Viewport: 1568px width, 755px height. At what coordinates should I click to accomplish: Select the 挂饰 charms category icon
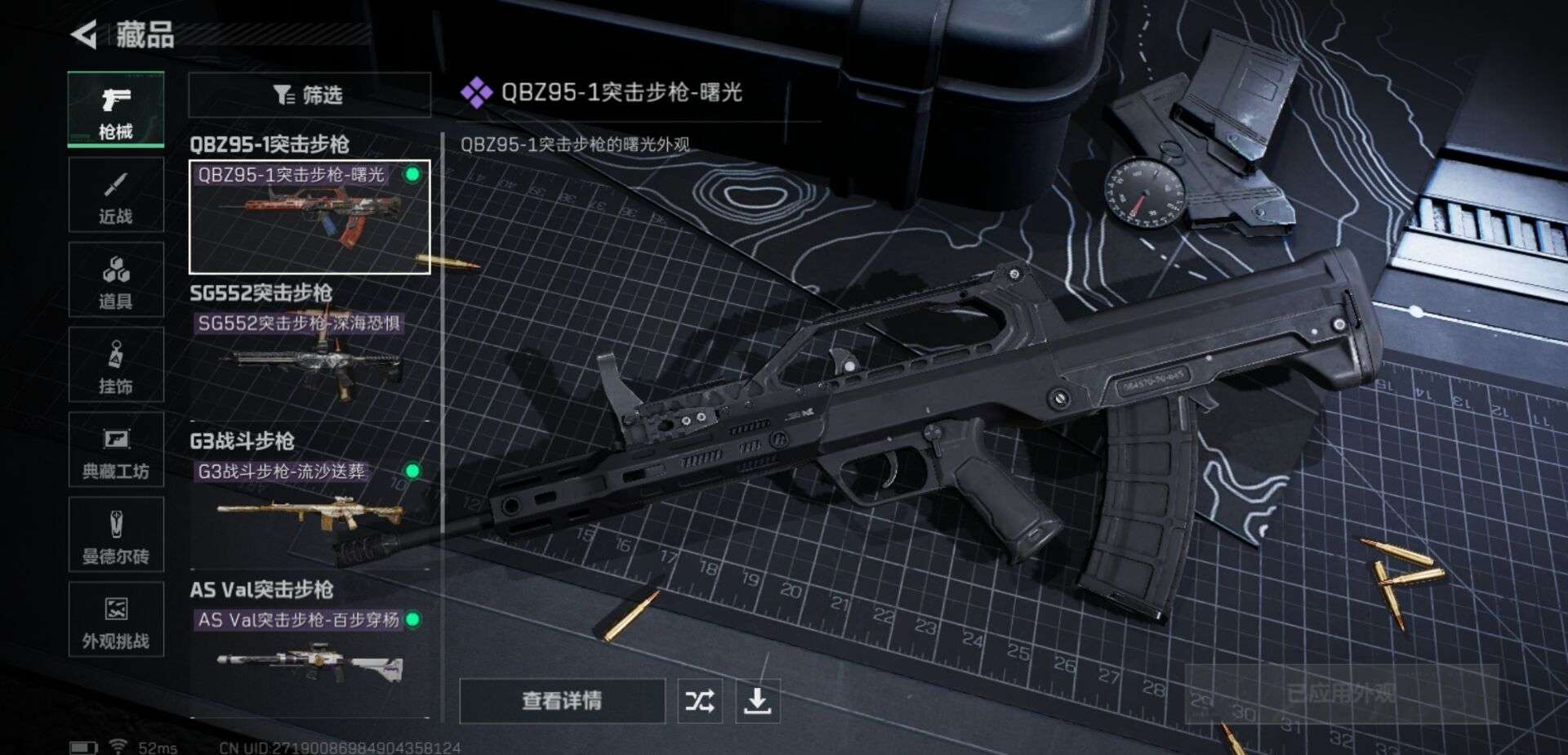(116, 365)
